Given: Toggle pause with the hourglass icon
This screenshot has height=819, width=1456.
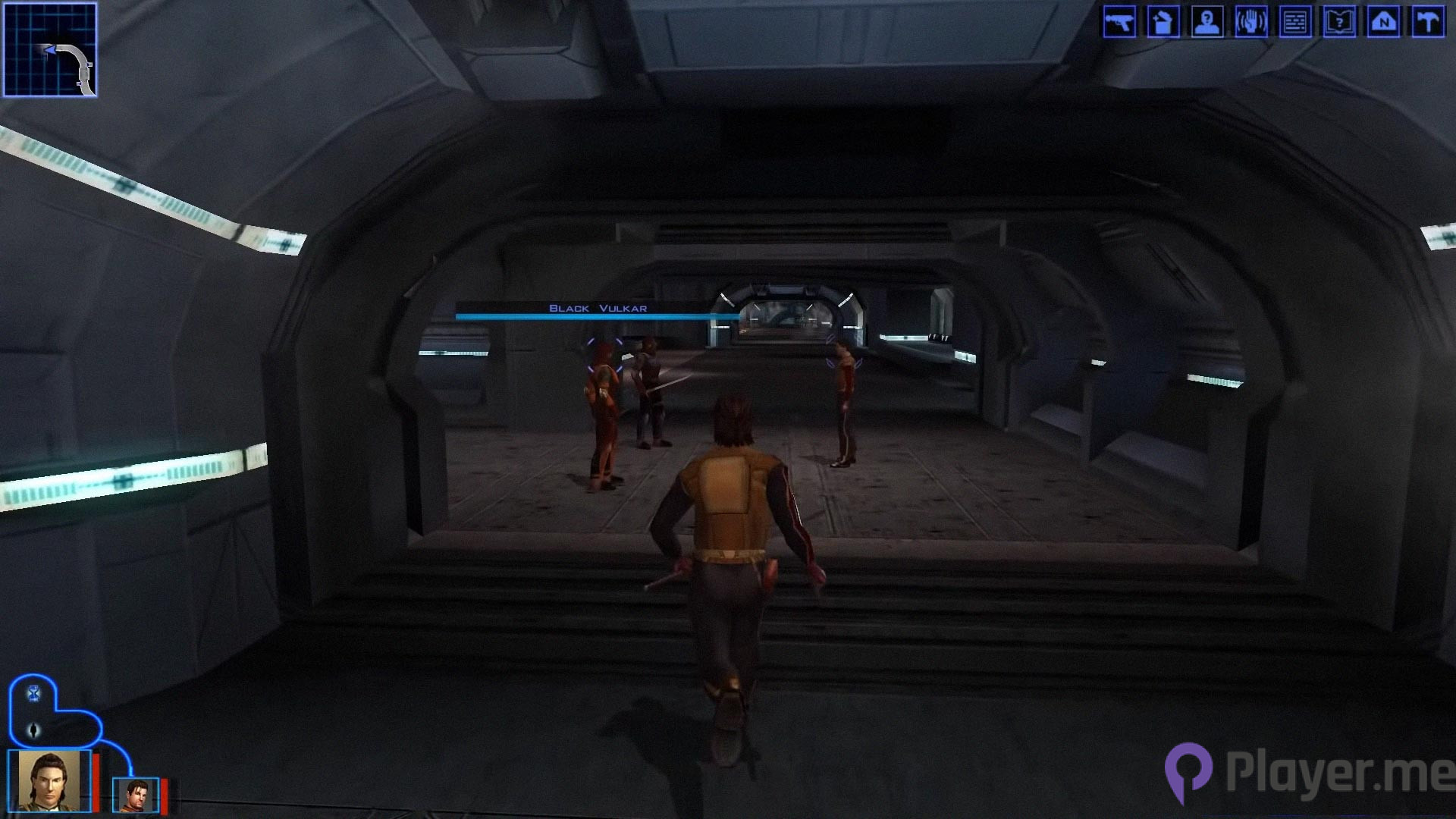Looking at the screenshot, I should tap(34, 693).
